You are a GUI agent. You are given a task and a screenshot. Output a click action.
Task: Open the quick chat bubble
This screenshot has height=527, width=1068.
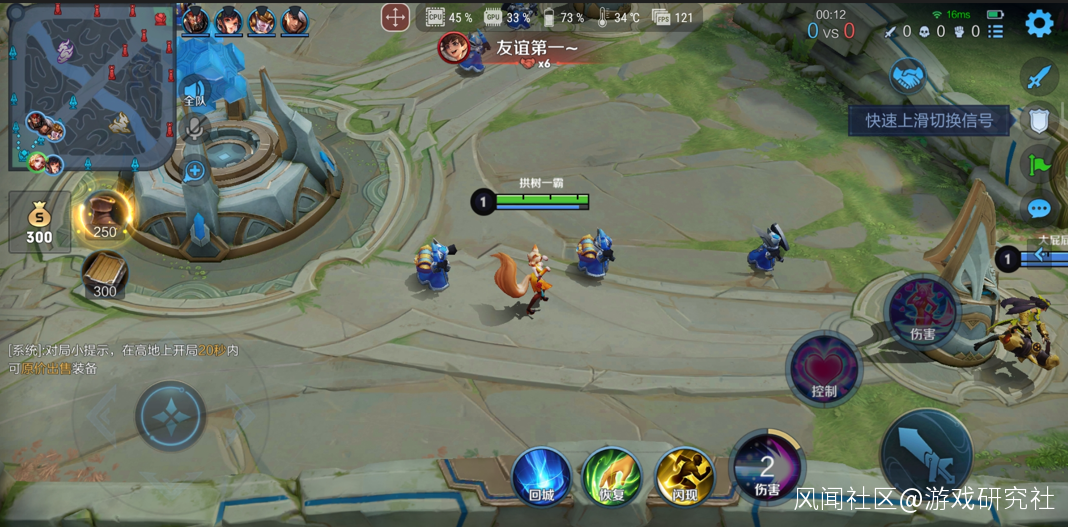coord(1040,208)
